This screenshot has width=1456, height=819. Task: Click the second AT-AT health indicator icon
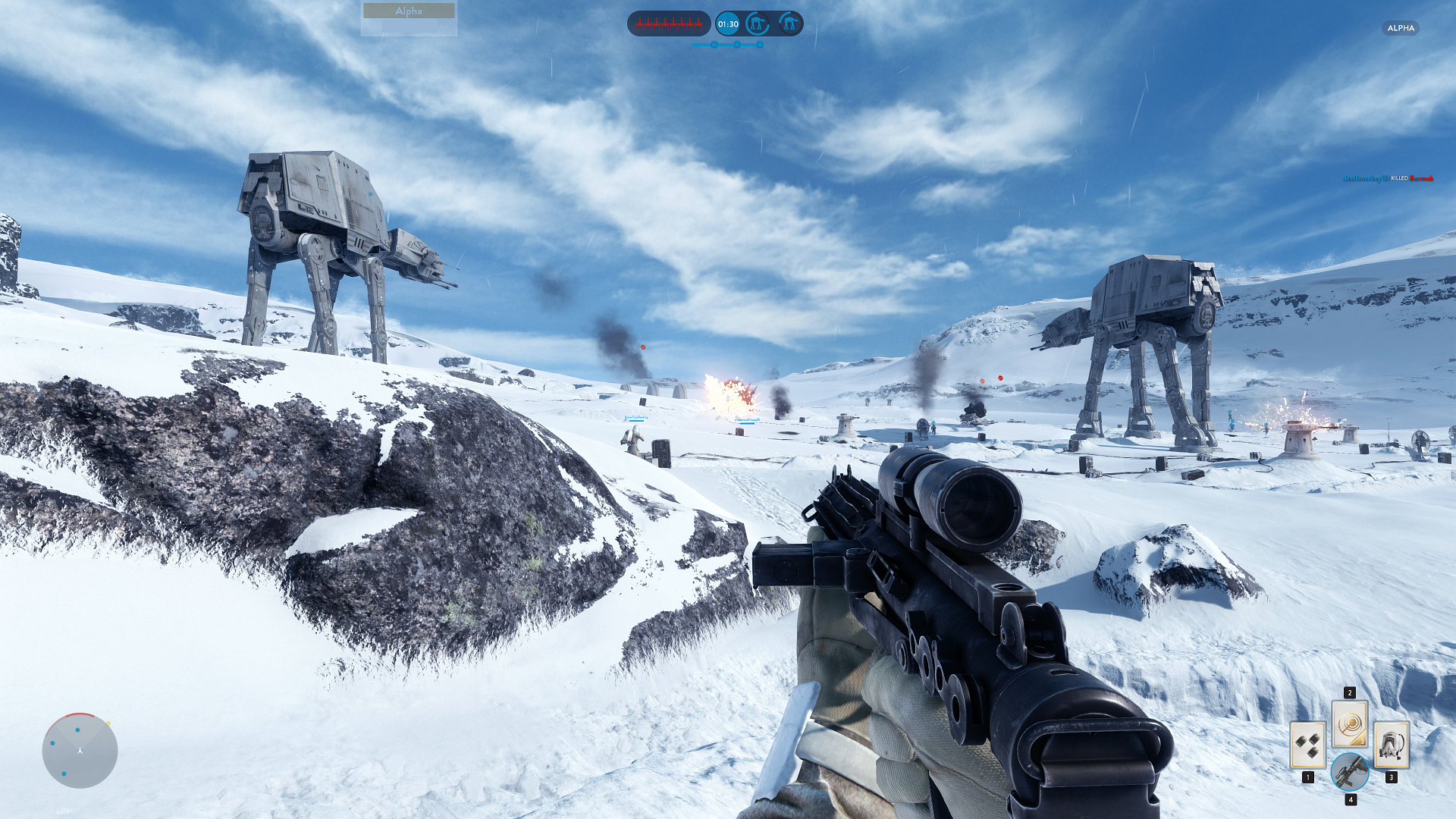[x=791, y=24]
